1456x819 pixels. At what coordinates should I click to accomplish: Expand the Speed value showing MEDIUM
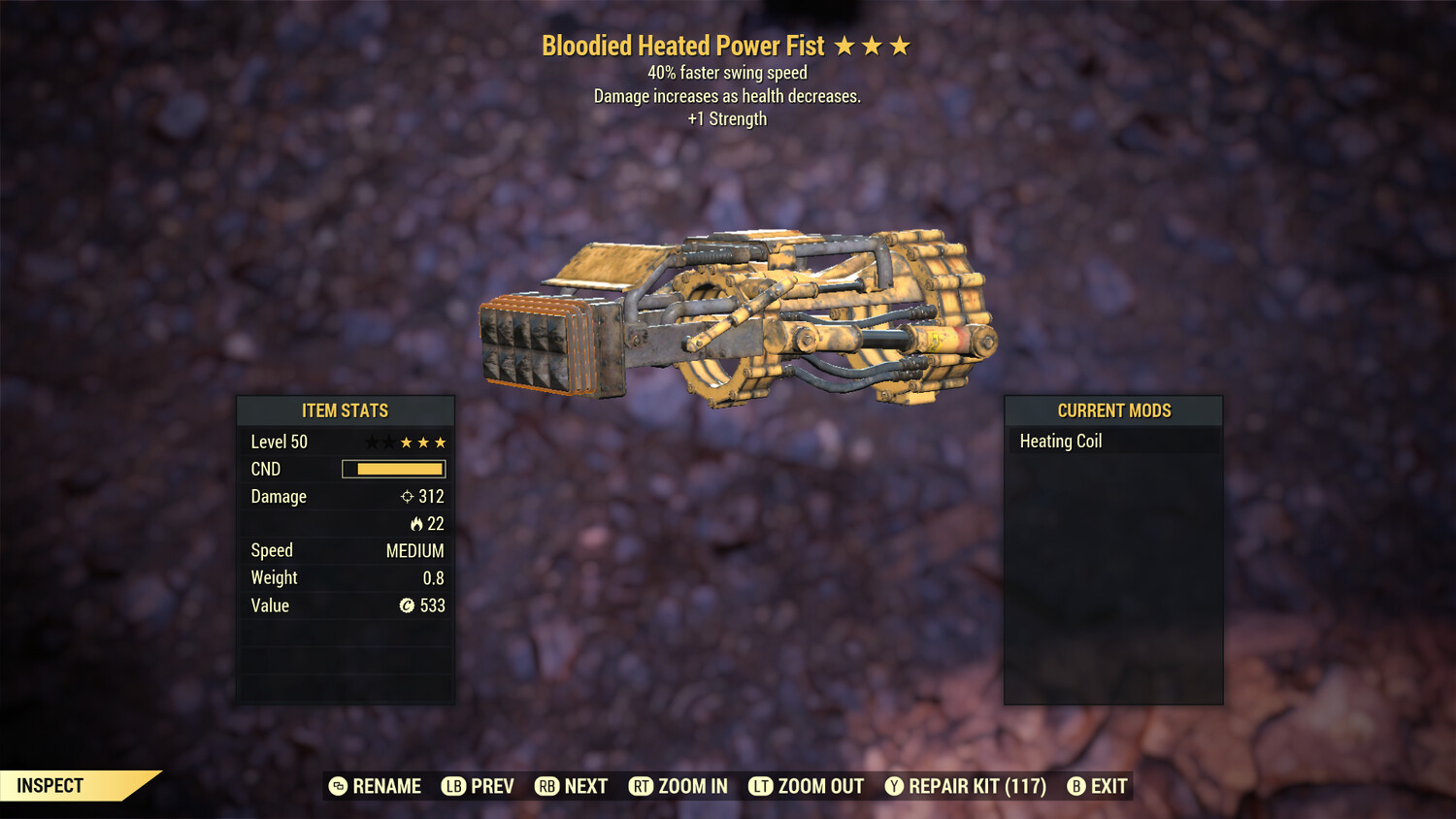pos(415,550)
